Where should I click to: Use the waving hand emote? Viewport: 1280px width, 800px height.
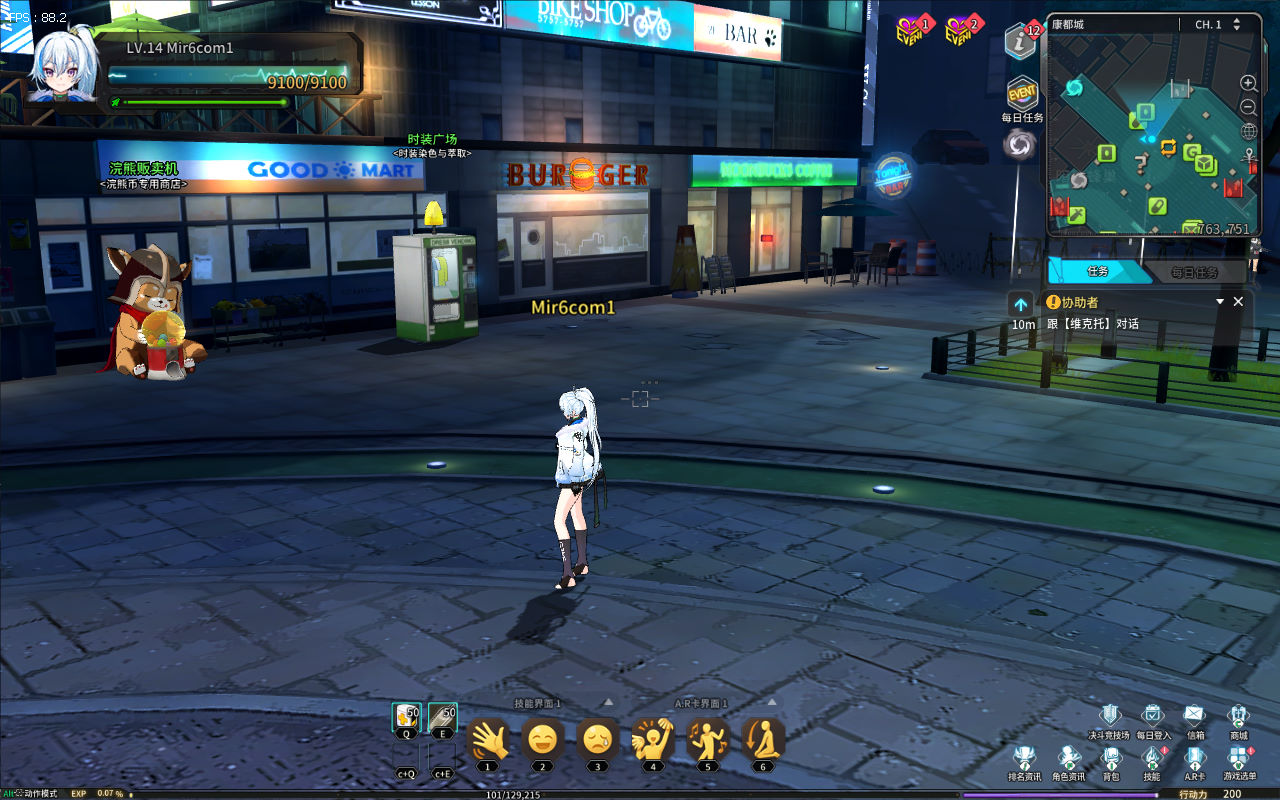click(488, 740)
